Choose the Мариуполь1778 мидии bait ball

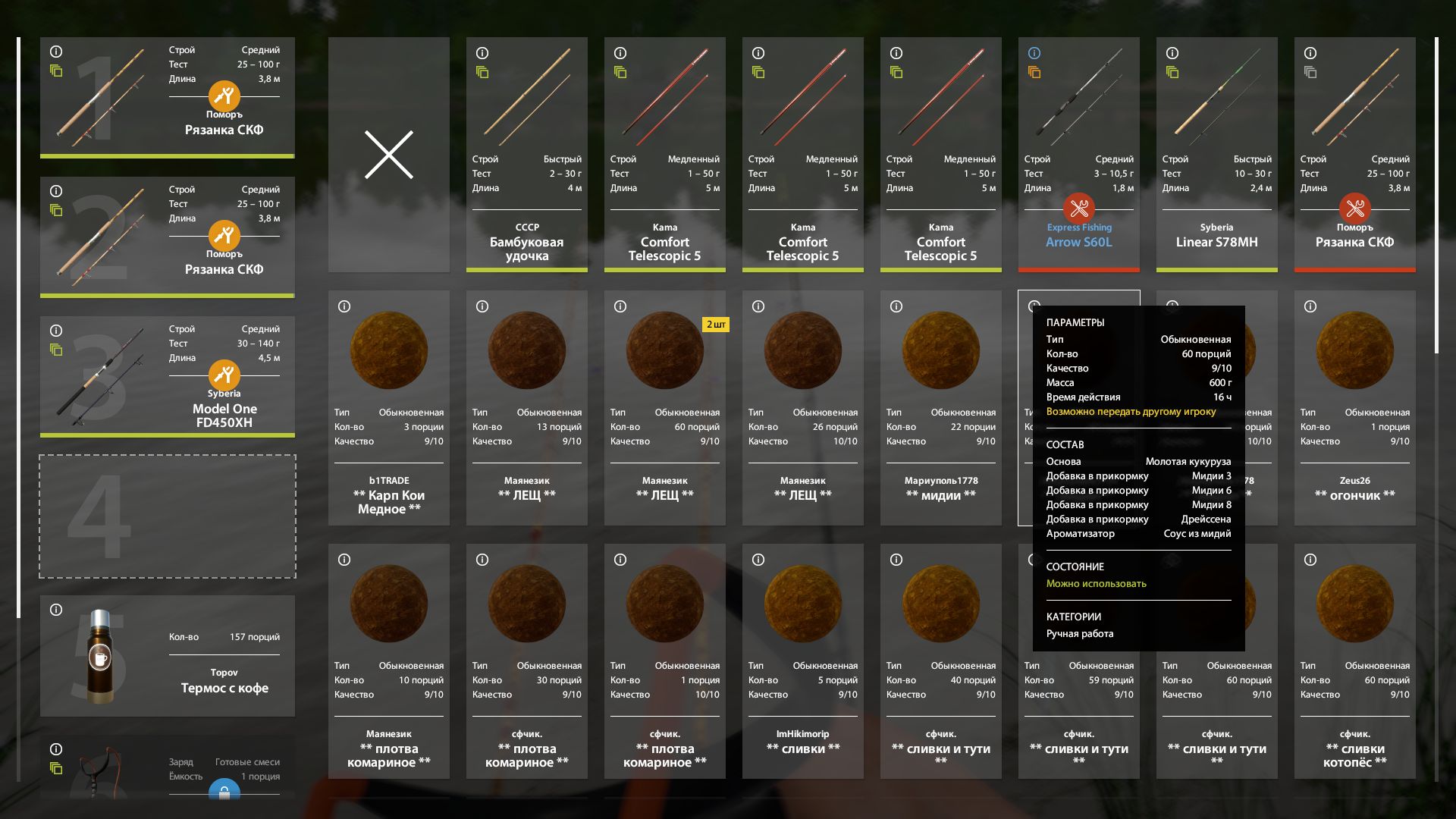click(940, 408)
